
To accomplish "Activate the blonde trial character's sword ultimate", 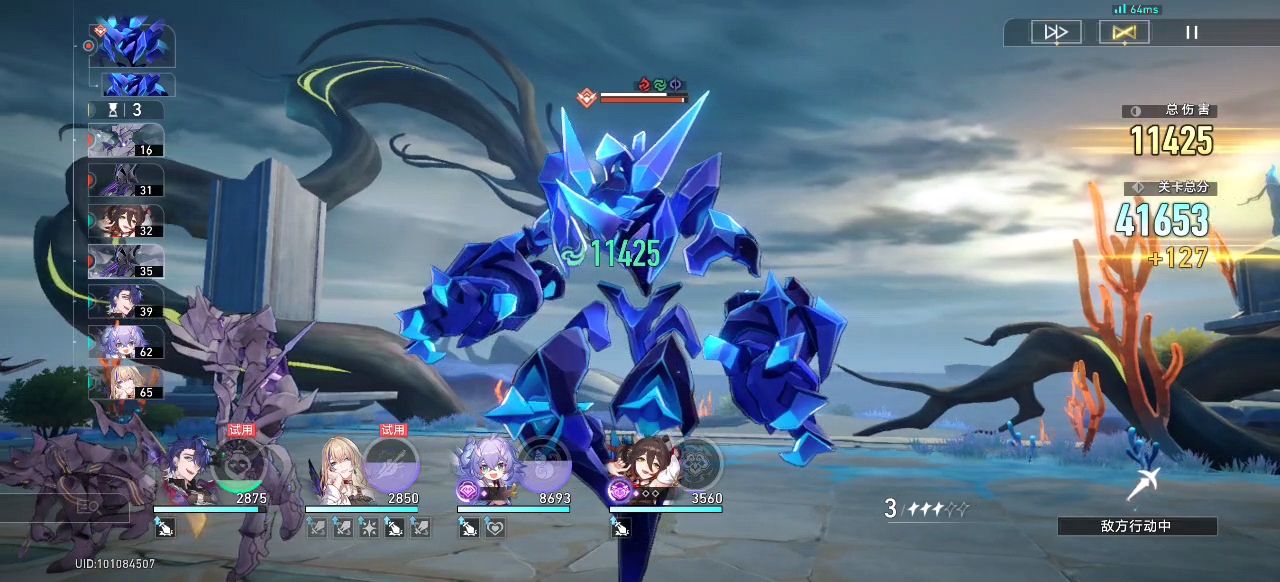I will [x=391, y=464].
